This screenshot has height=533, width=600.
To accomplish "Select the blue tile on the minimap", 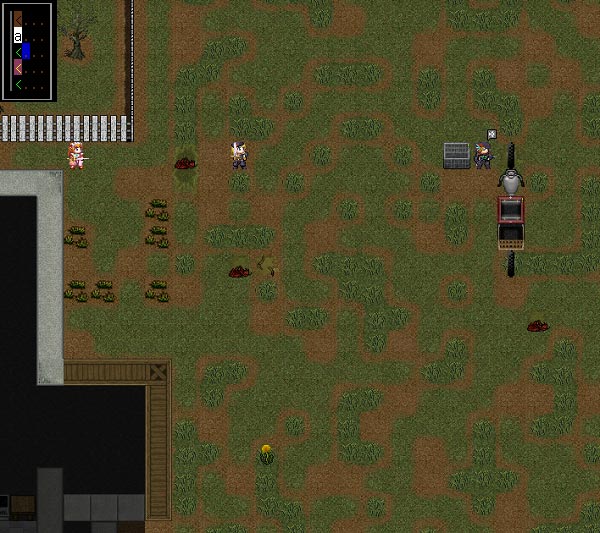I will pyautogui.click(x=26, y=51).
